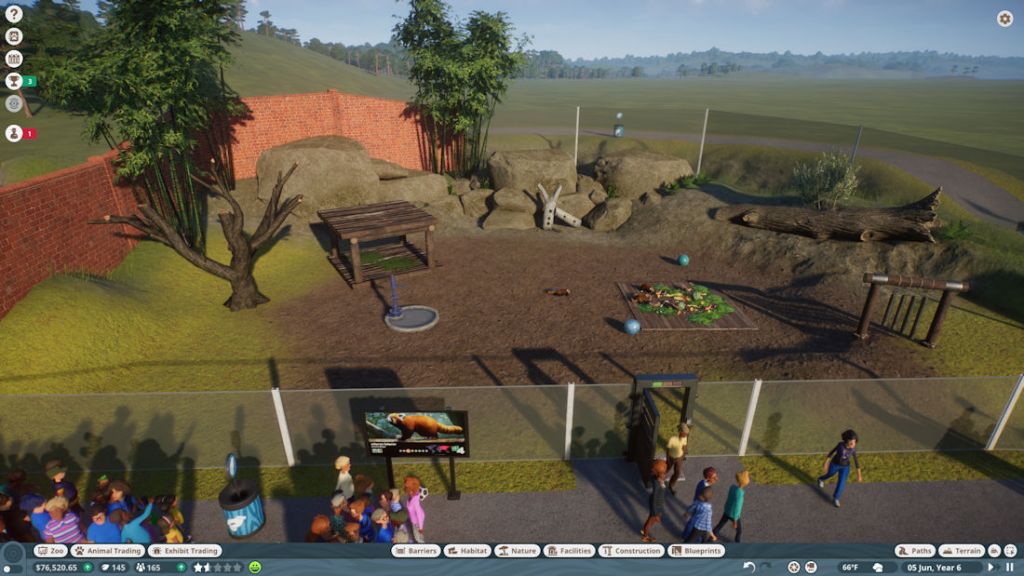Viewport: 1024px width, 576px height.
Task: Choose the Paths tool
Action: tap(914, 551)
